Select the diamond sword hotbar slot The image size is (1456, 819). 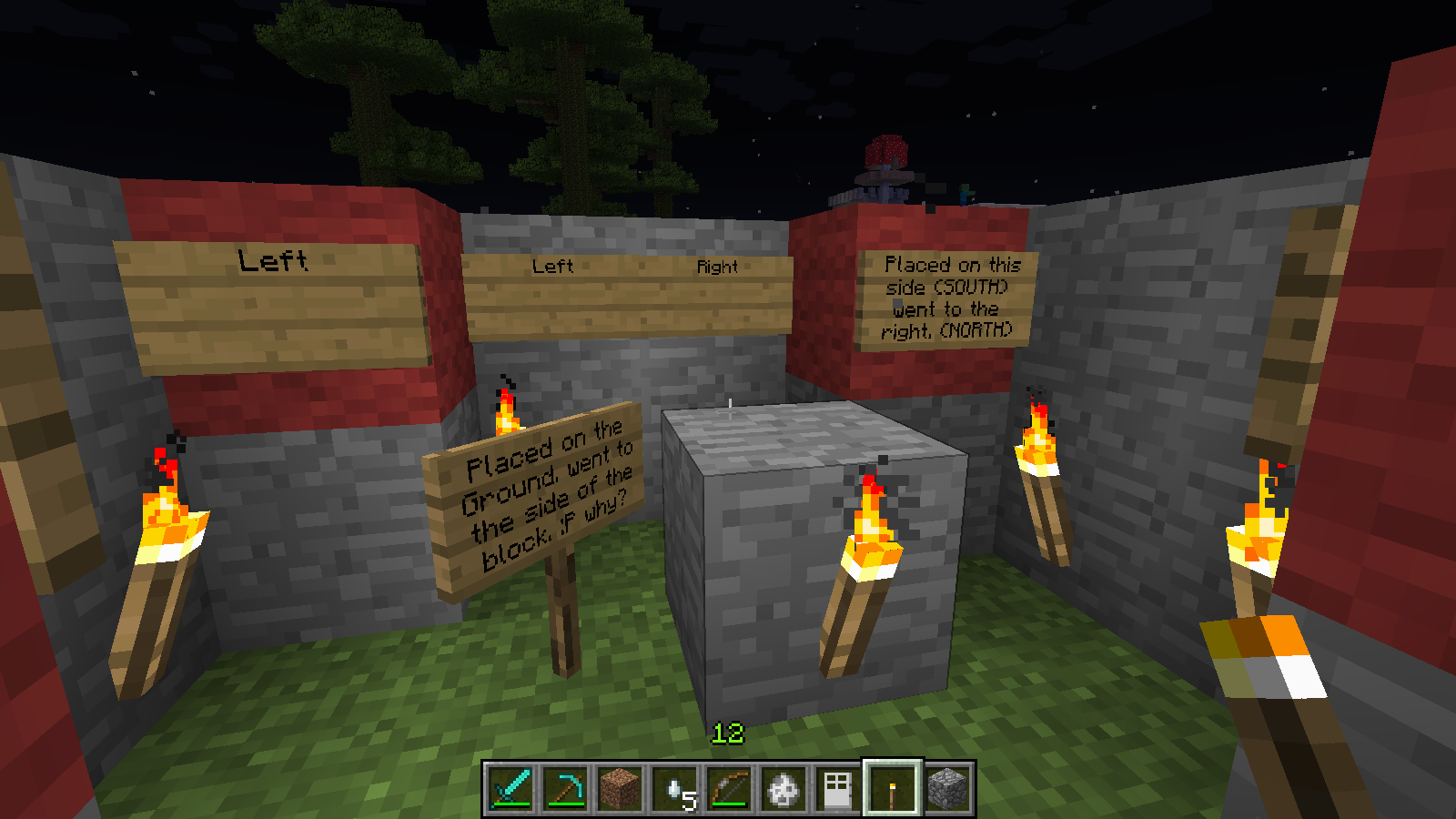[511, 789]
